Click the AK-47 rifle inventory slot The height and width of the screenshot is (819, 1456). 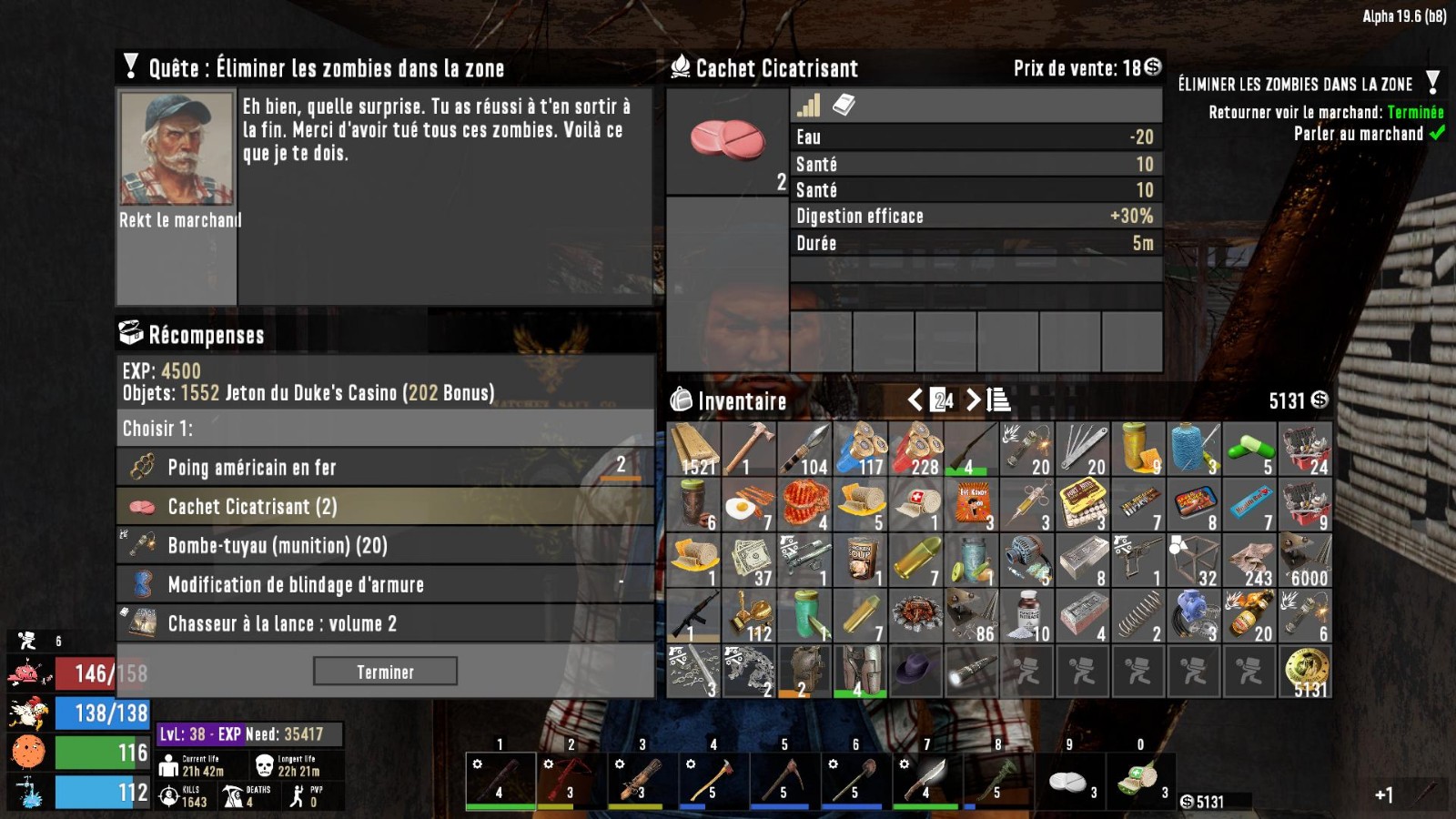click(x=694, y=616)
